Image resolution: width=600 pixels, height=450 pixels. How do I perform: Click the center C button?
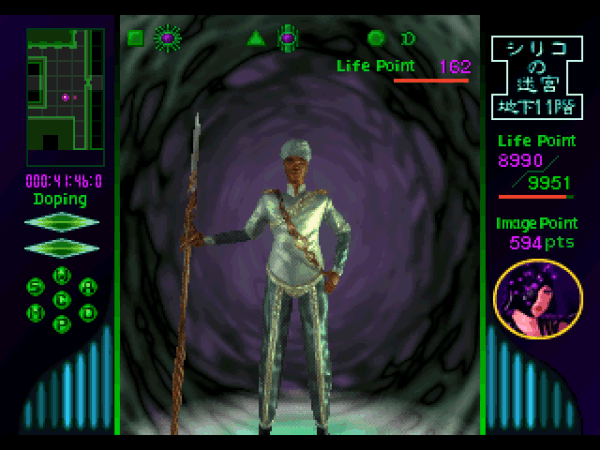(x=61, y=299)
